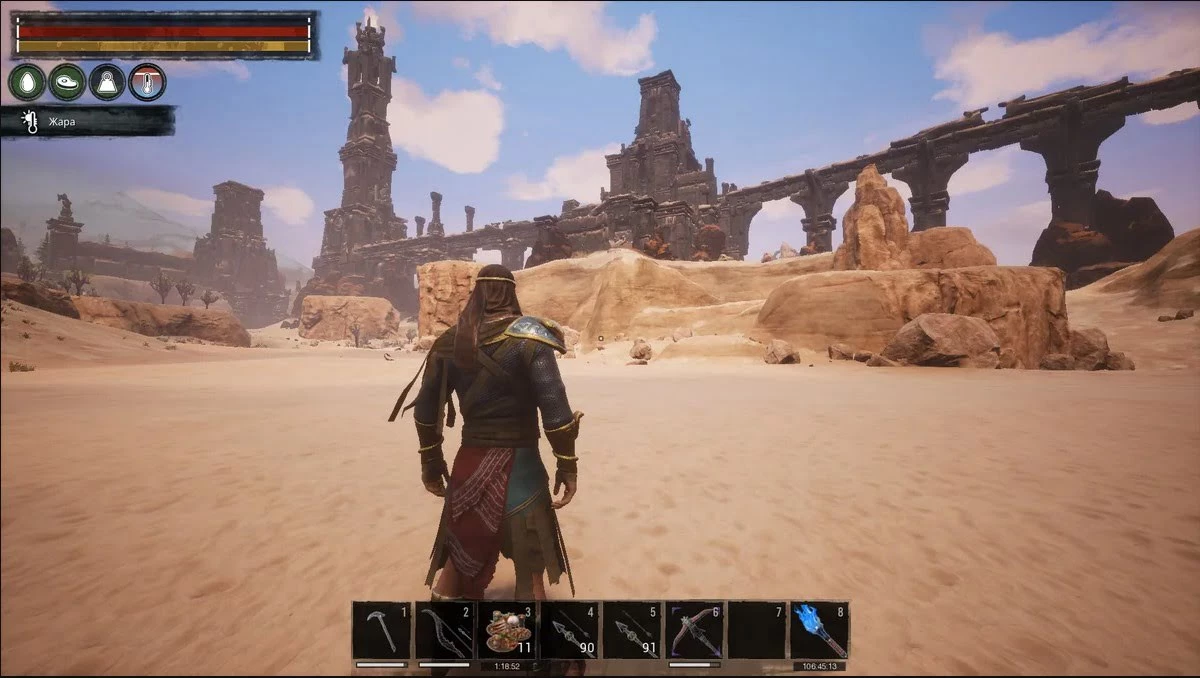Select the stack of 90 arrows
The image size is (1200, 678).
[x=569, y=630]
